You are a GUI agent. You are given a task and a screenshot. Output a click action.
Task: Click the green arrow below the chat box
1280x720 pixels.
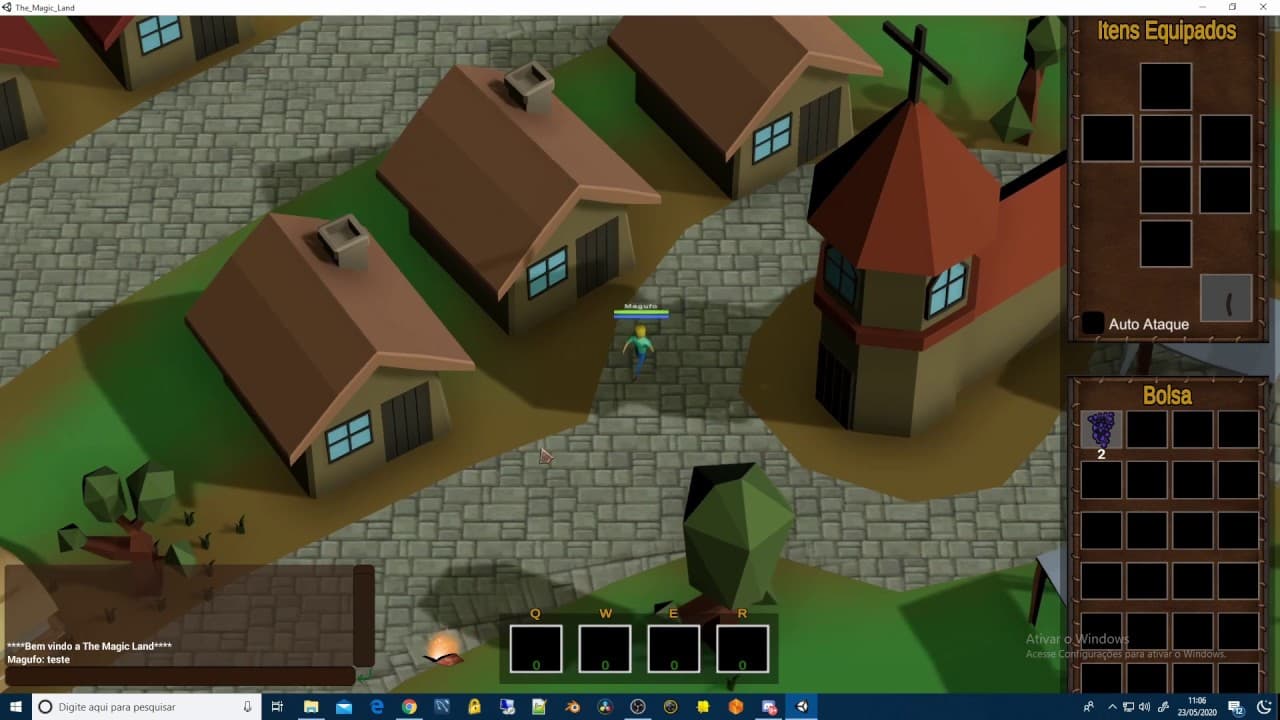click(363, 678)
